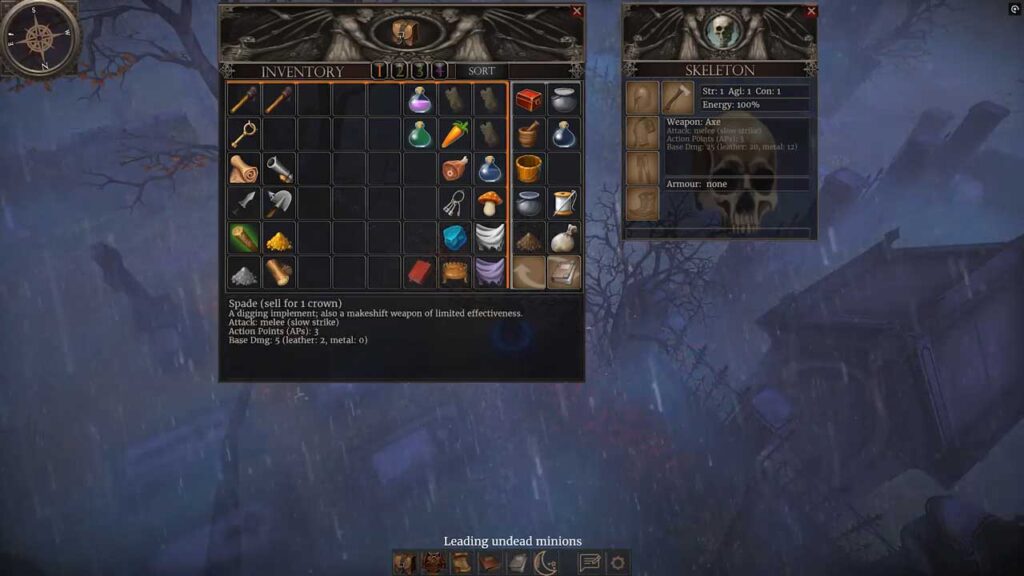Click the crescent moon rest icon
The height and width of the screenshot is (576, 1024).
tap(545, 563)
